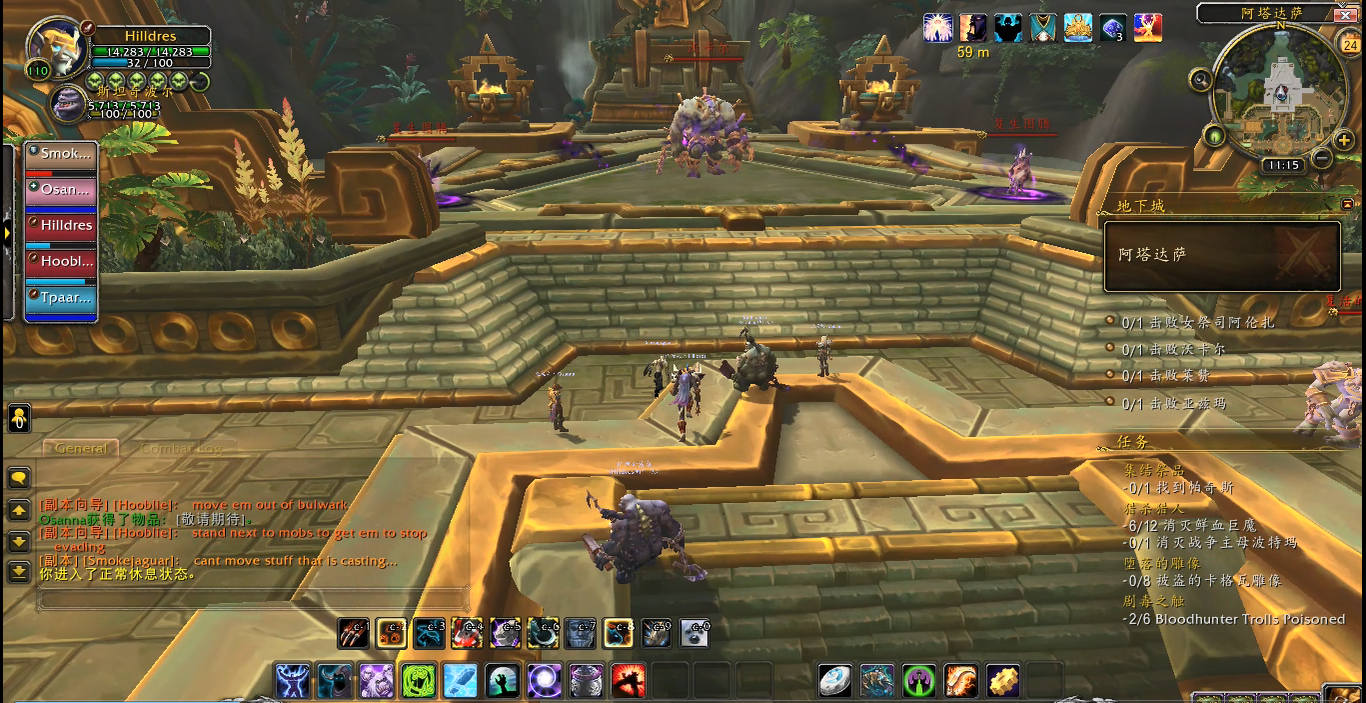The width and height of the screenshot is (1366, 703).
Task: Open the 阿塔达萨 dungeon objective banner
Action: (x=1221, y=256)
